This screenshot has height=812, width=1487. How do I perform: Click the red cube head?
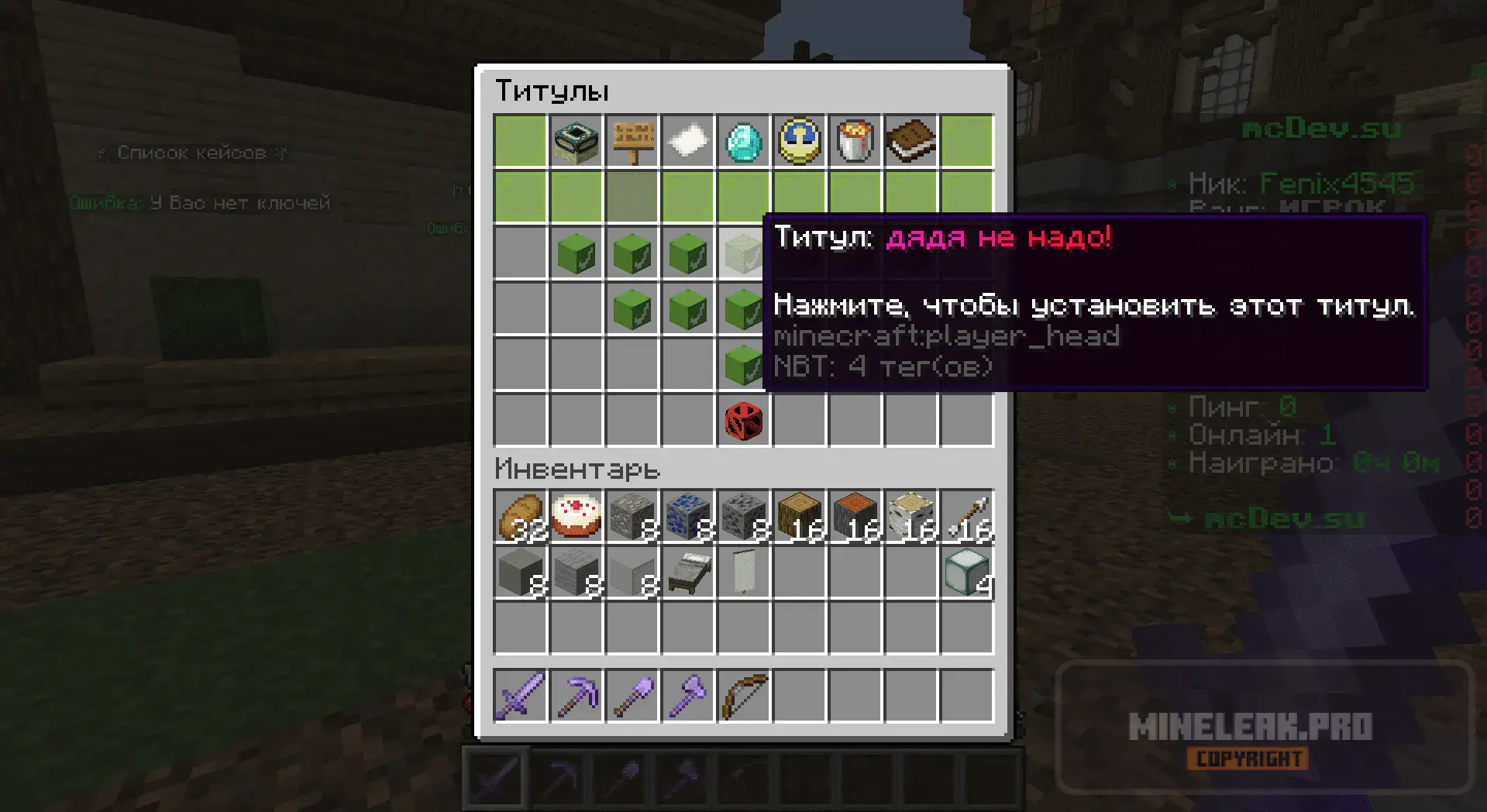[744, 421]
